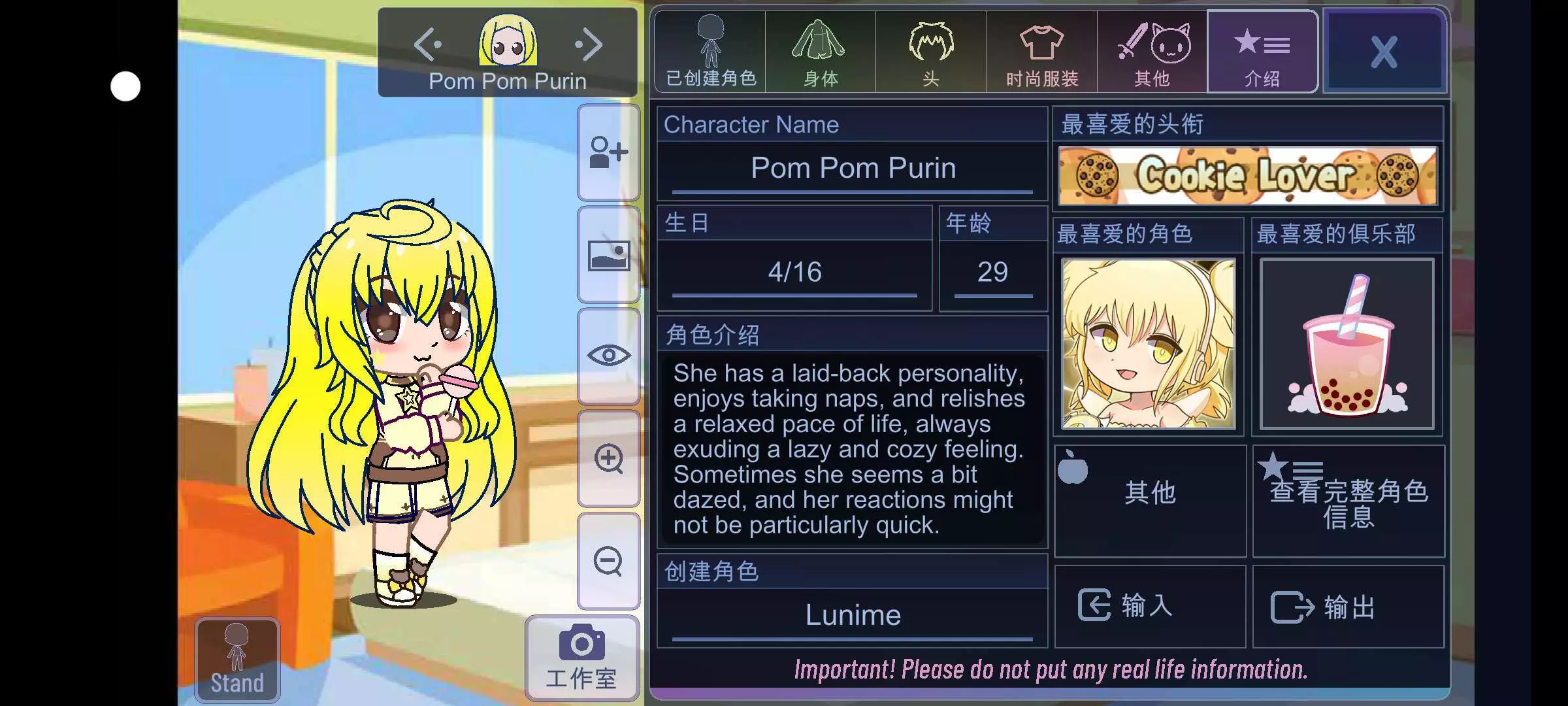The height and width of the screenshot is (706, 1568).
Task: Pick a different favorite character portrait
Action: [1149, 344]
